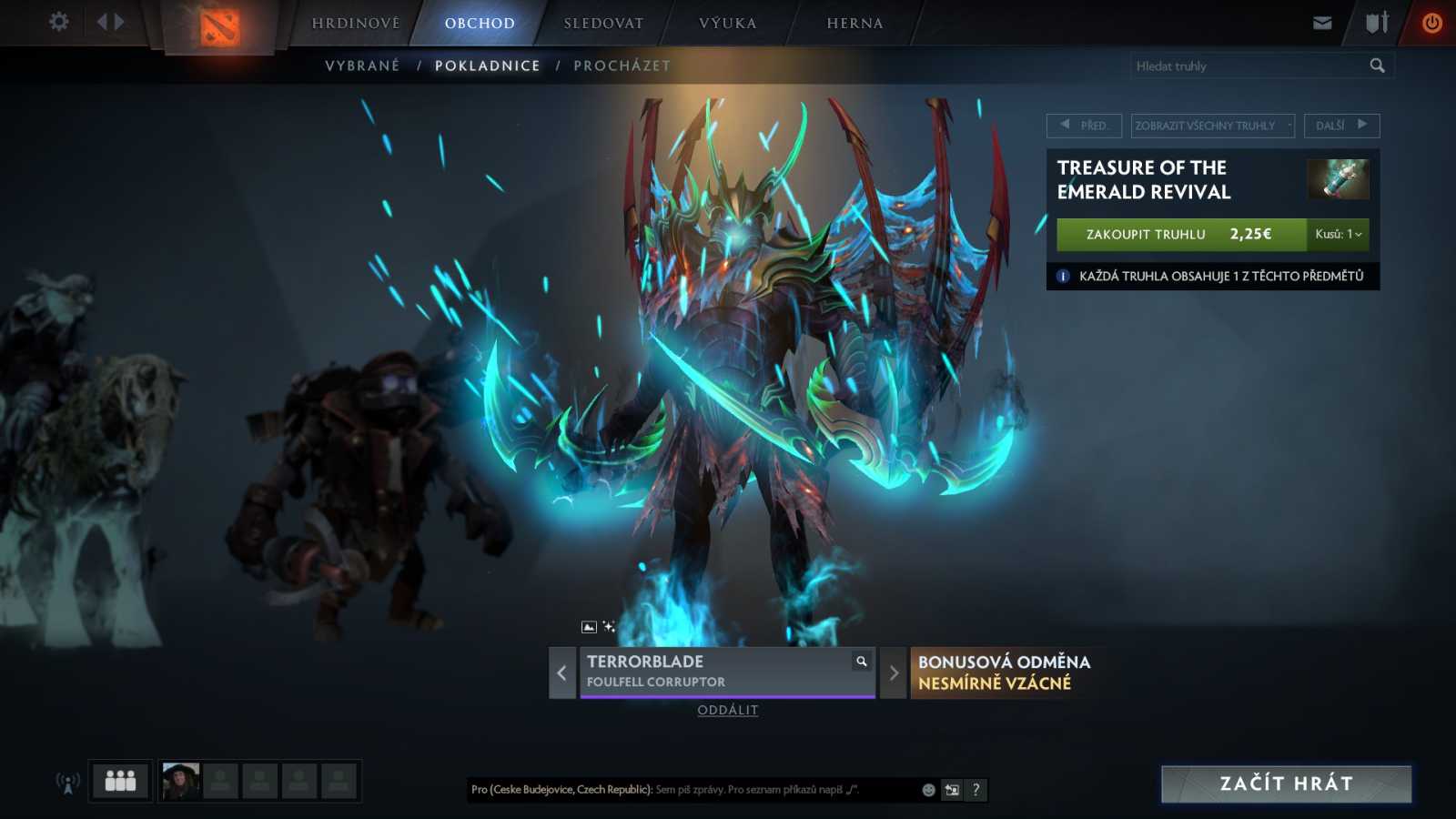Image resolution: width=1456 pixels, height=819 pixels.
Task: Open notifications via the envelope icon
Action: click(1321, 22)
